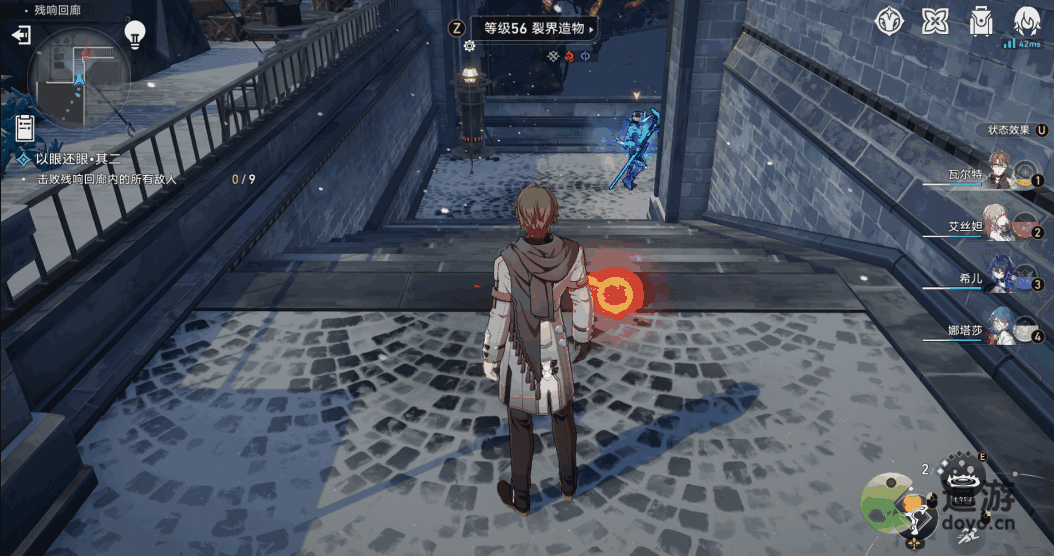
Task: Activate the technique skill icon
Action: (x=963, y=478)
